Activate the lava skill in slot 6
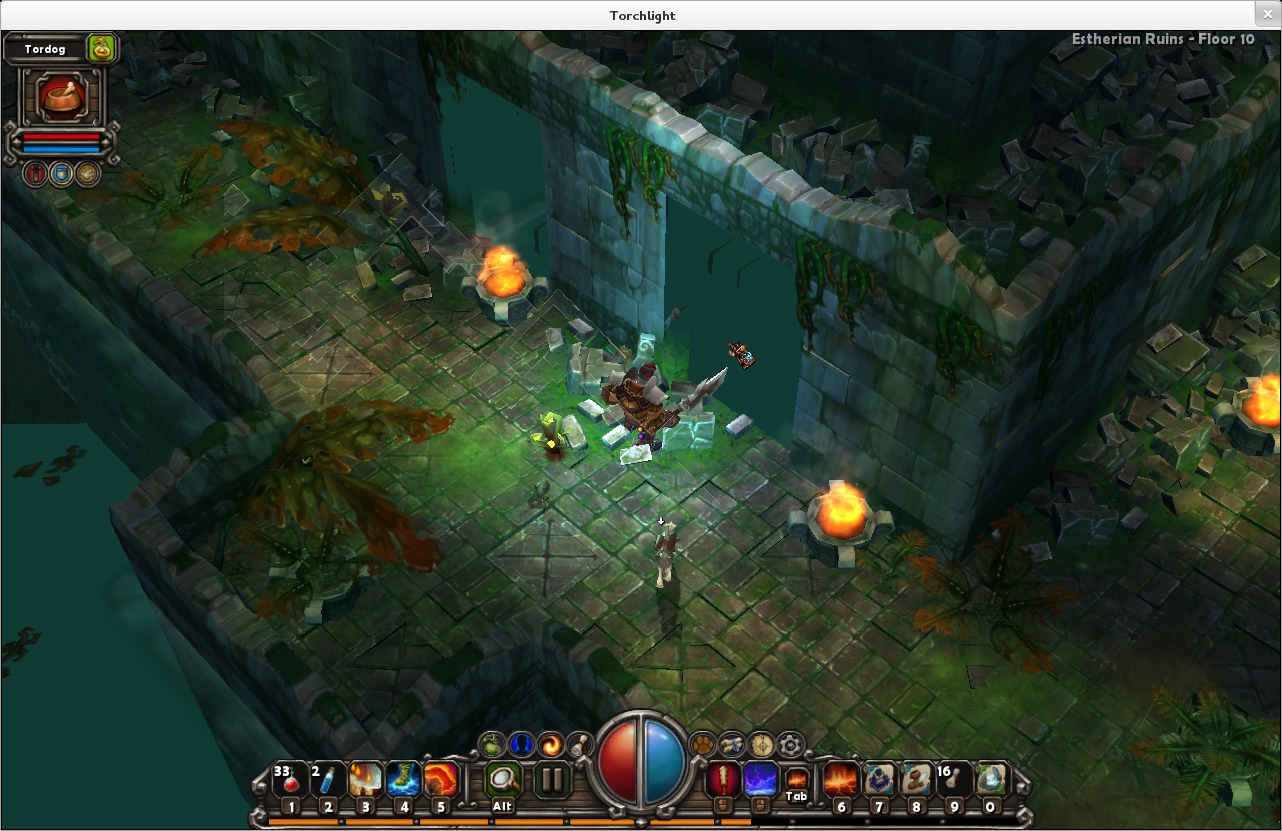The image size is (1282, 831). click(841, 780)
